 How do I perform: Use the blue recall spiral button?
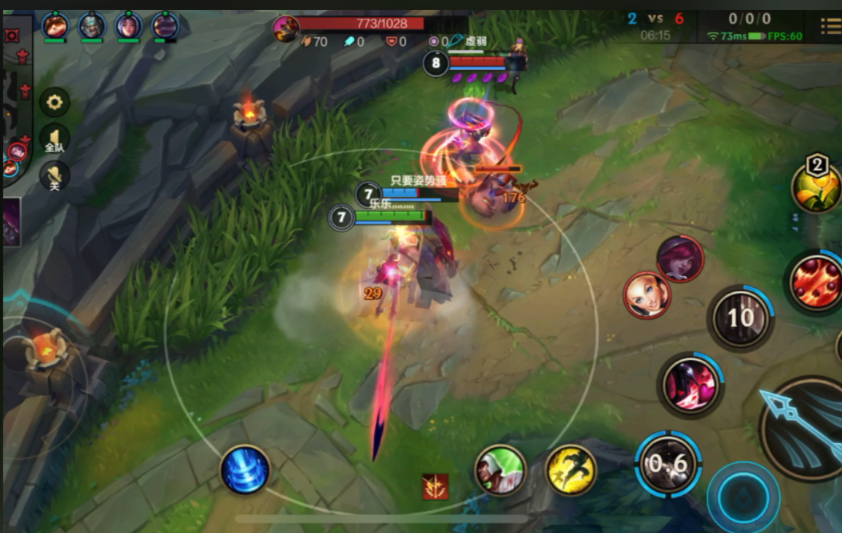(x=245, y=470)
